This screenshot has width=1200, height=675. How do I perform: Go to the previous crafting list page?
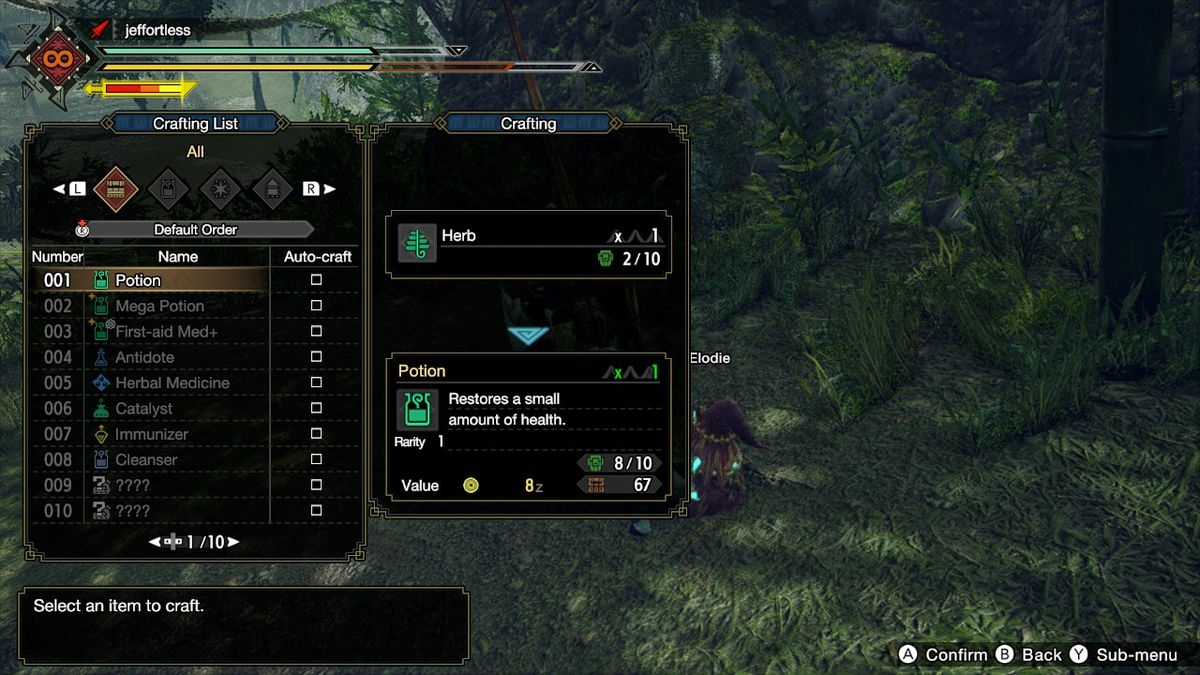[156, 542]
